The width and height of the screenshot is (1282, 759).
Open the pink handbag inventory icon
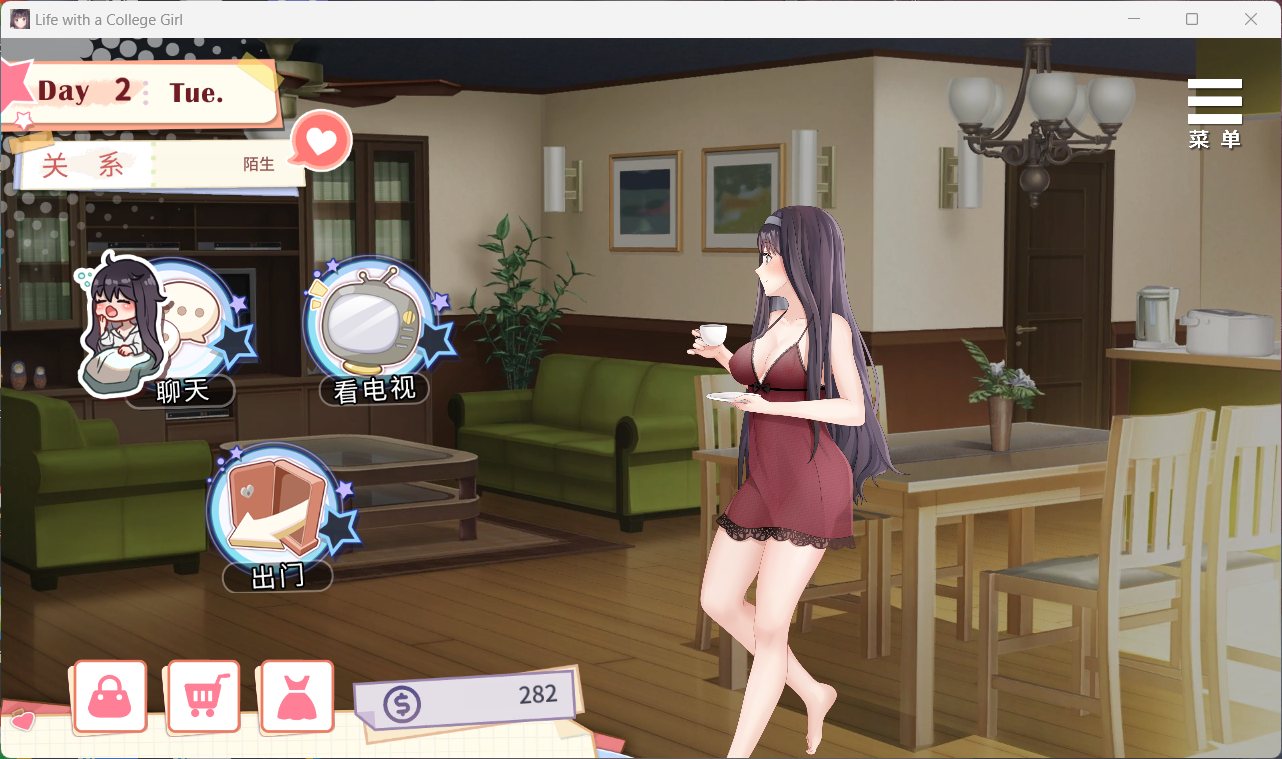click(109, 696)
